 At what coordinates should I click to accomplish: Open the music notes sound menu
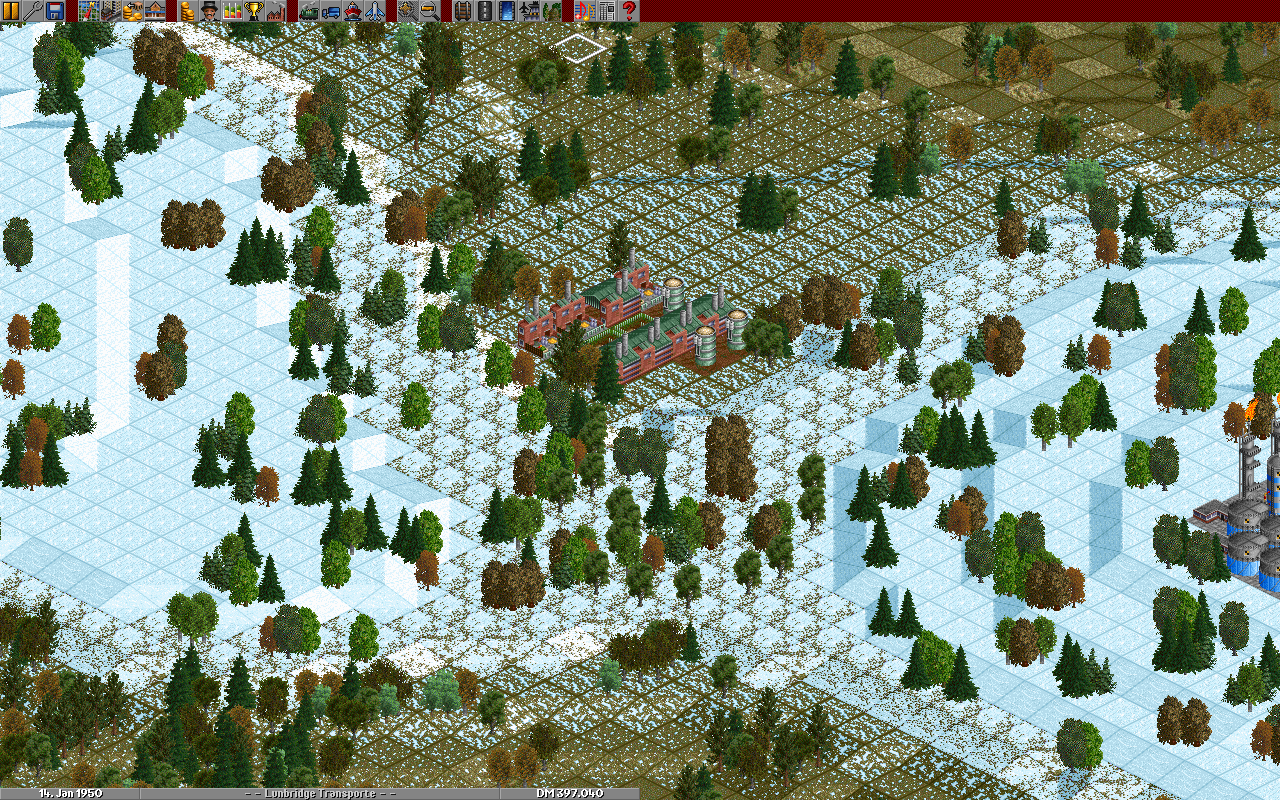pos(584,11)
